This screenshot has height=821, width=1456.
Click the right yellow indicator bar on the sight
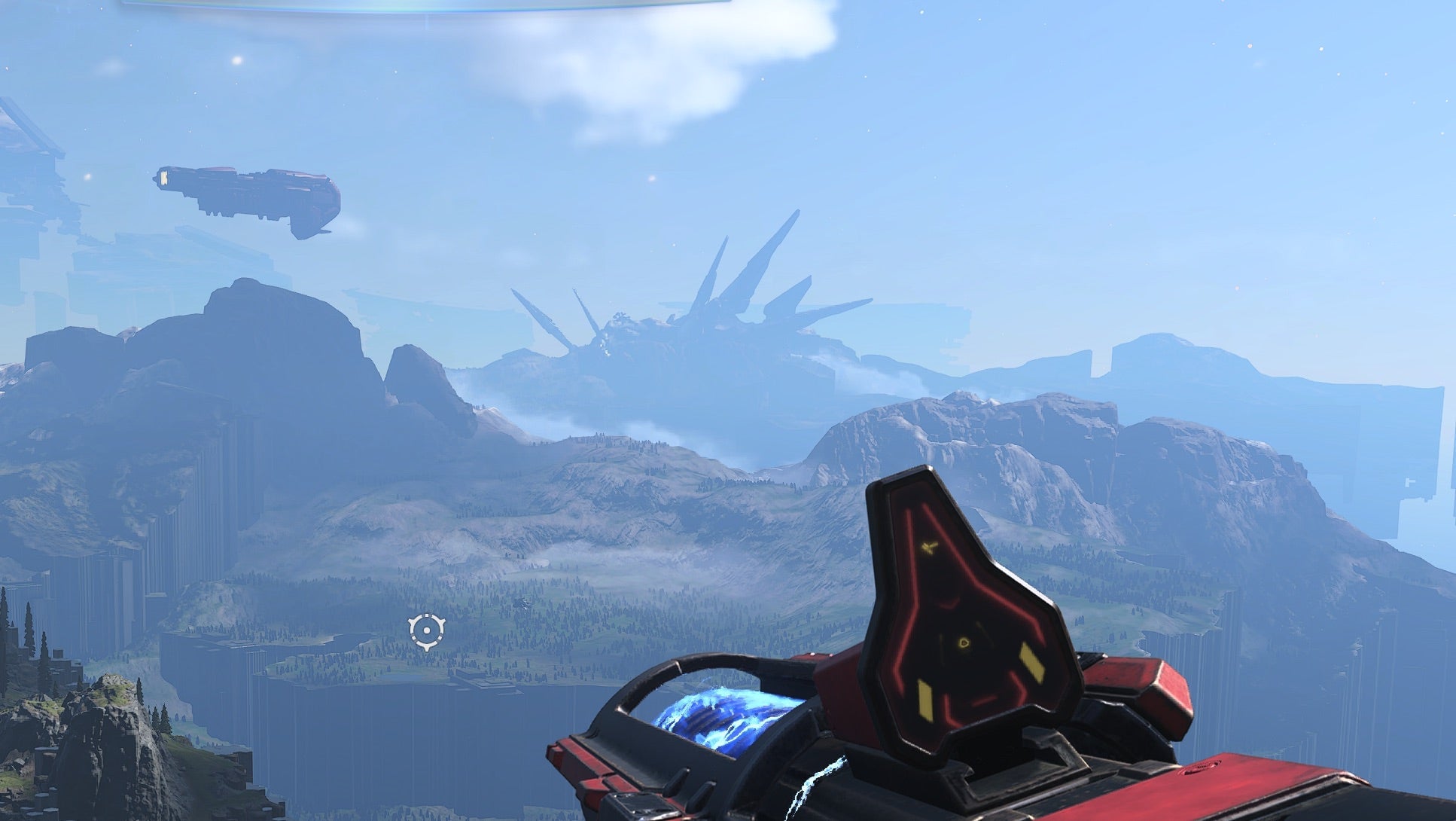point(1031,662)
